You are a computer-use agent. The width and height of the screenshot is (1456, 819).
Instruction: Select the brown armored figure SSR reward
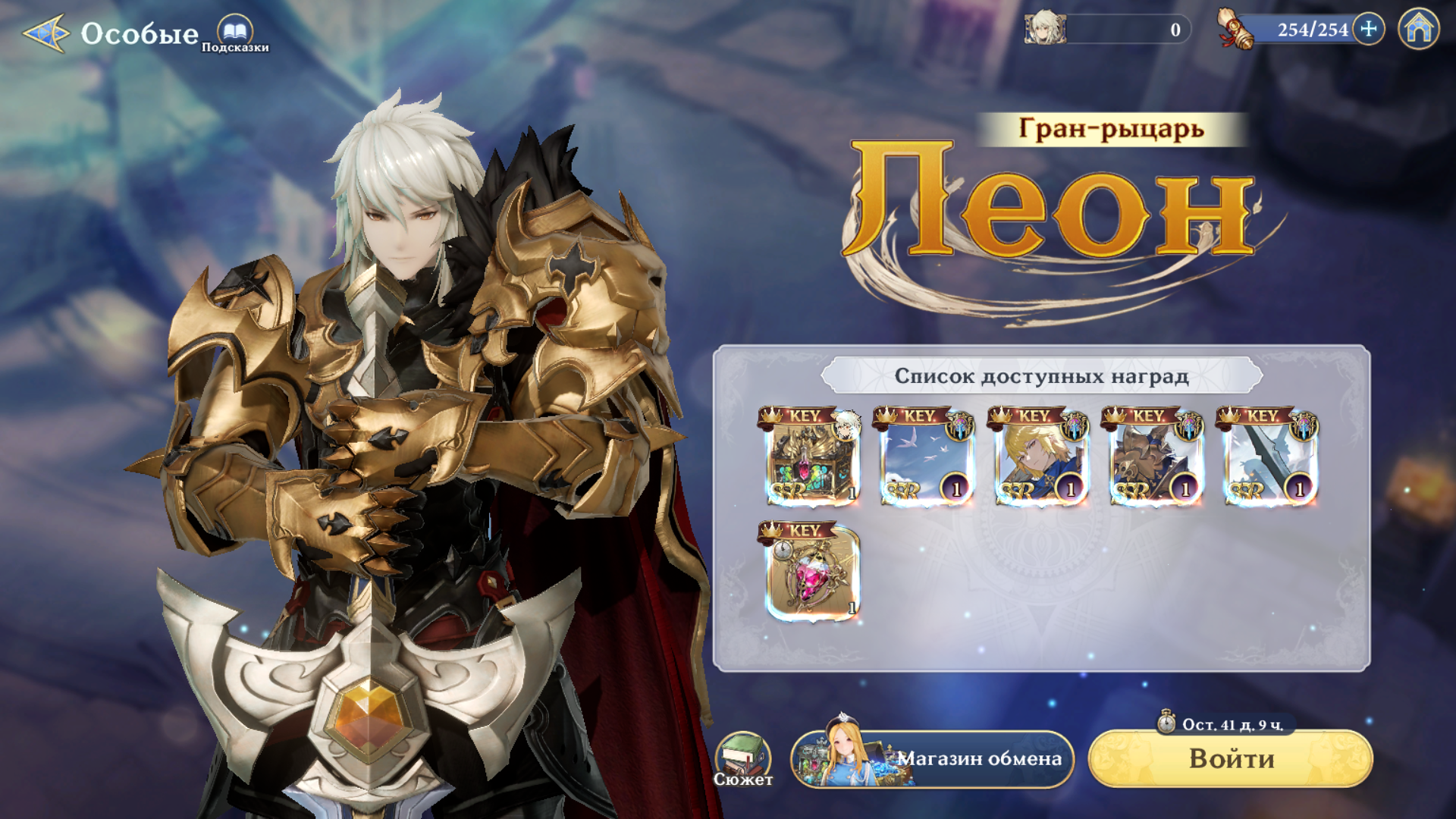pyautogui.click(x=1155, y=457)
